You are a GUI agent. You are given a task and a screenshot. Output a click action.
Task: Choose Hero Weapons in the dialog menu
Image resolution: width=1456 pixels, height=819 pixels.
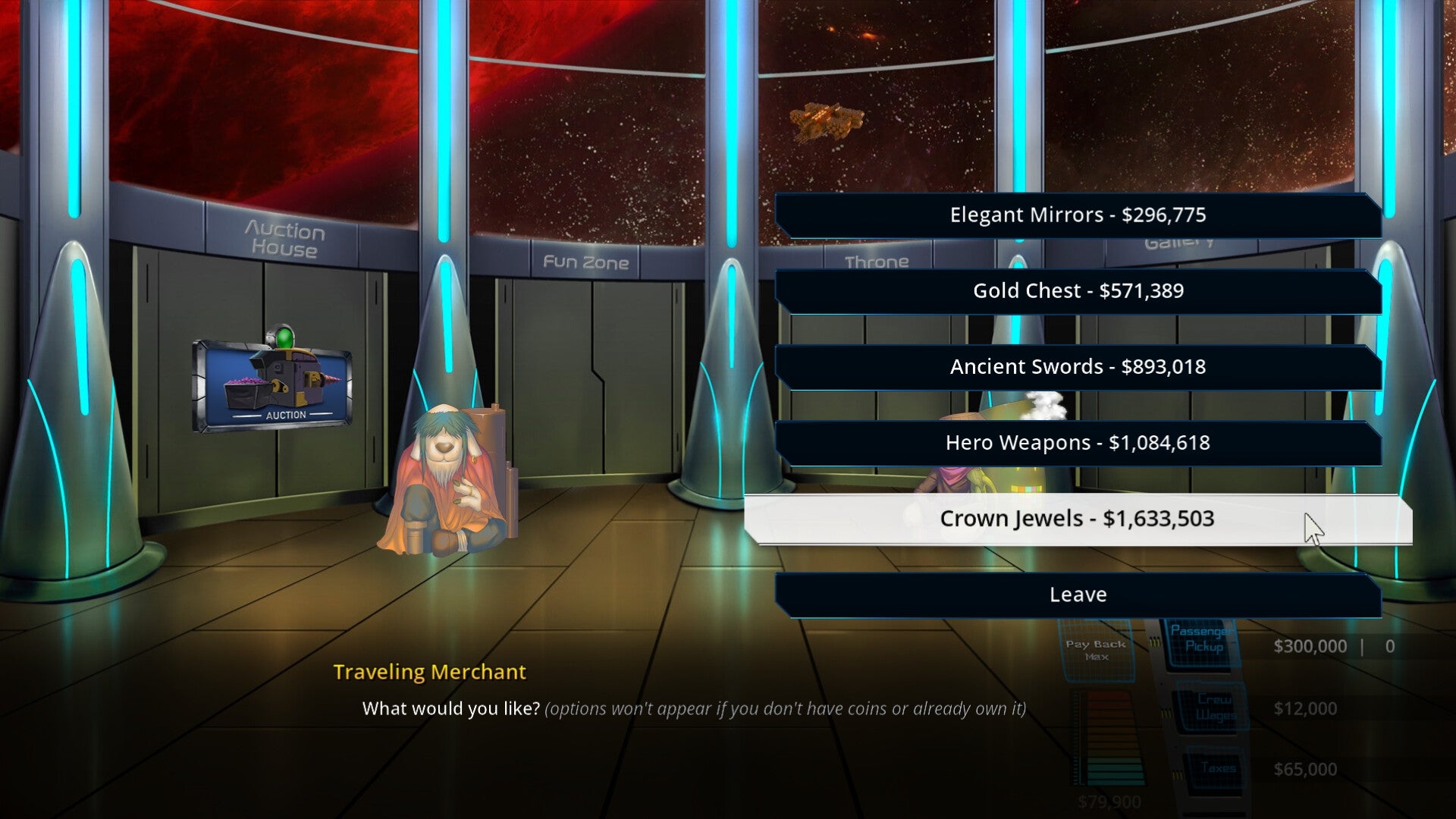pos(1077,442)
